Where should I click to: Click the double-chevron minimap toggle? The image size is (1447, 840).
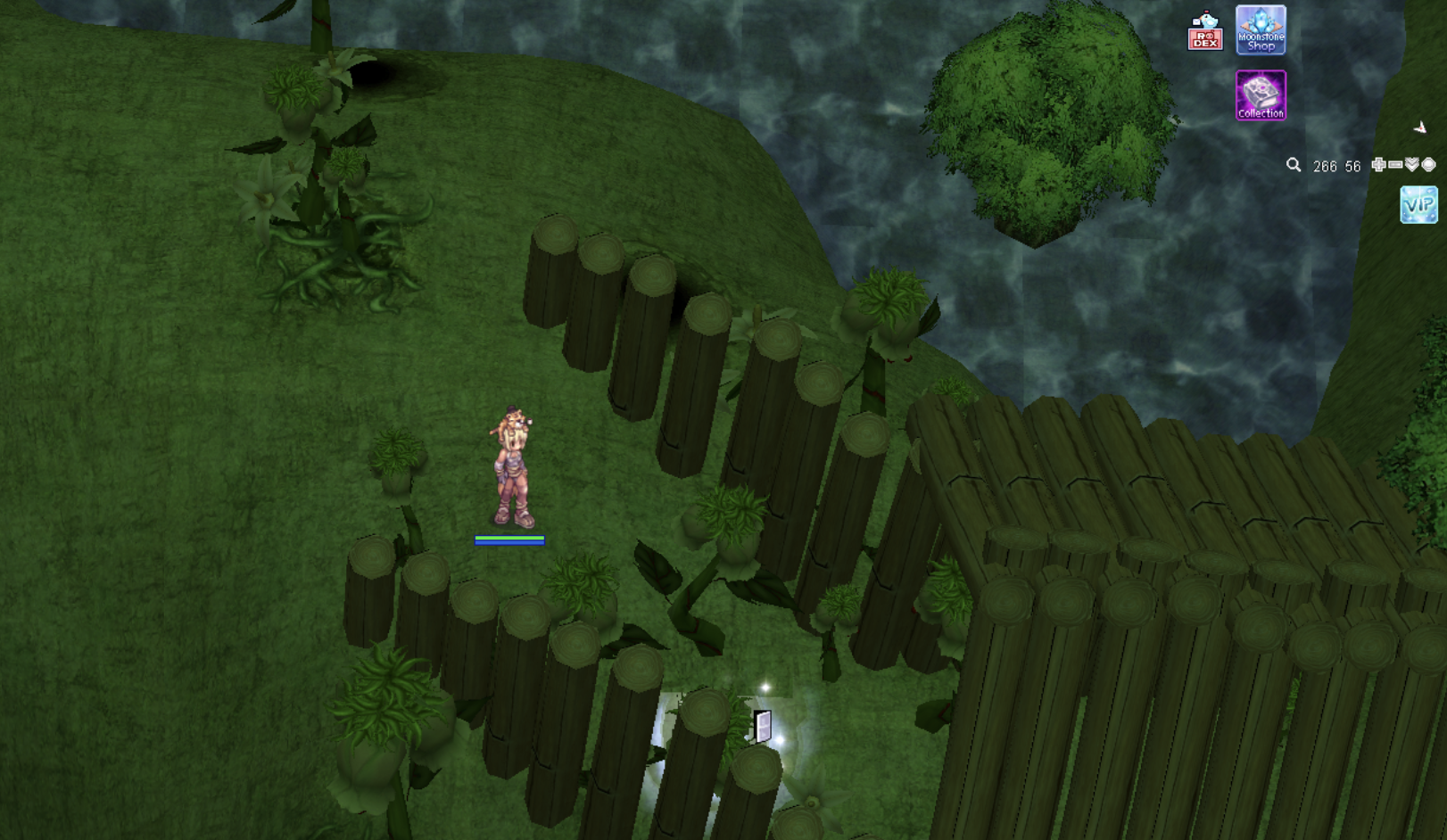point(1412,165)
